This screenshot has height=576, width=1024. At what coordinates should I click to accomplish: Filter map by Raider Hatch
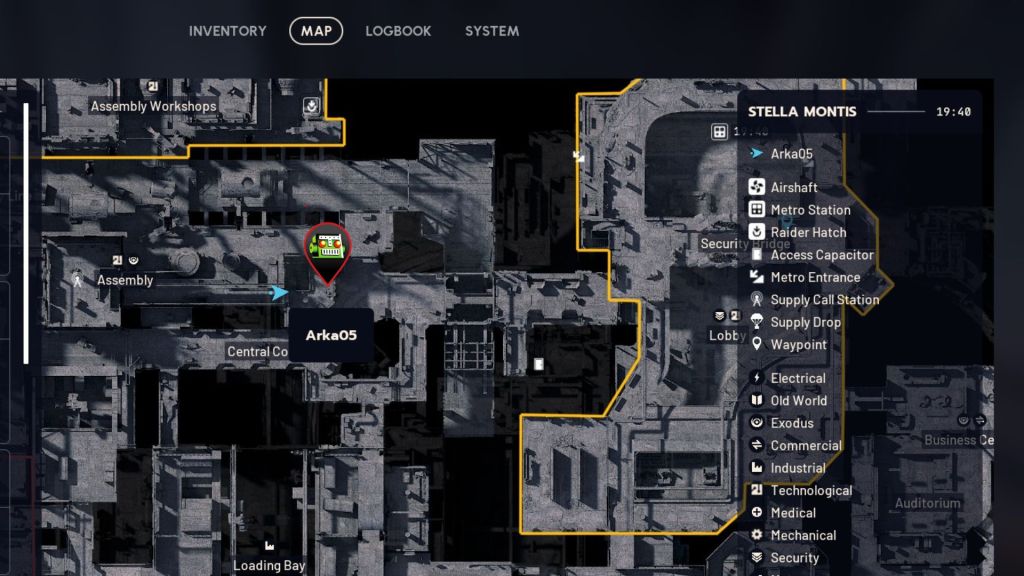[x=808, y=233]
